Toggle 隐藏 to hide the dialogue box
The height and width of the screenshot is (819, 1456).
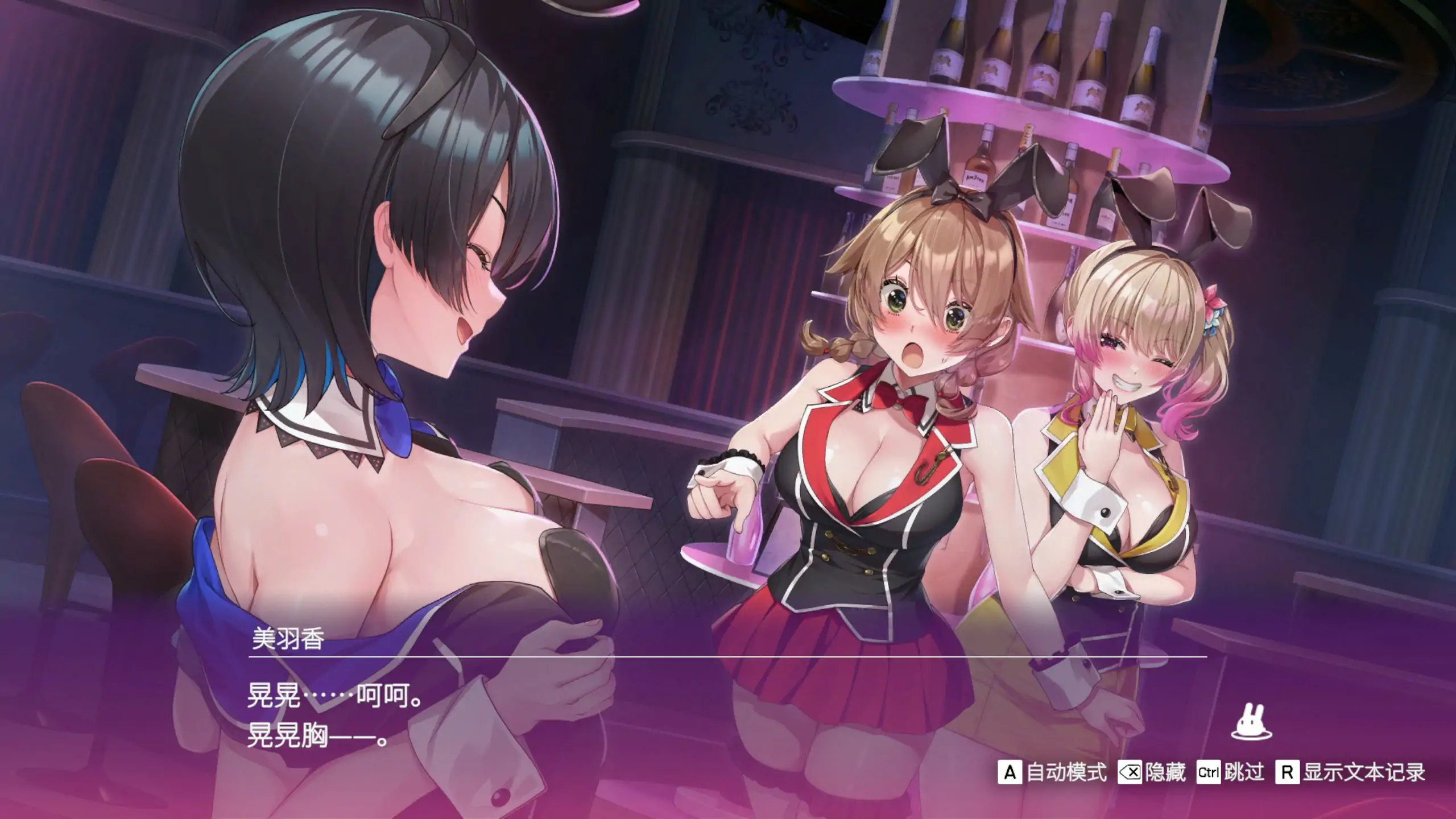pyautogui.click(x=1167, y=772)
